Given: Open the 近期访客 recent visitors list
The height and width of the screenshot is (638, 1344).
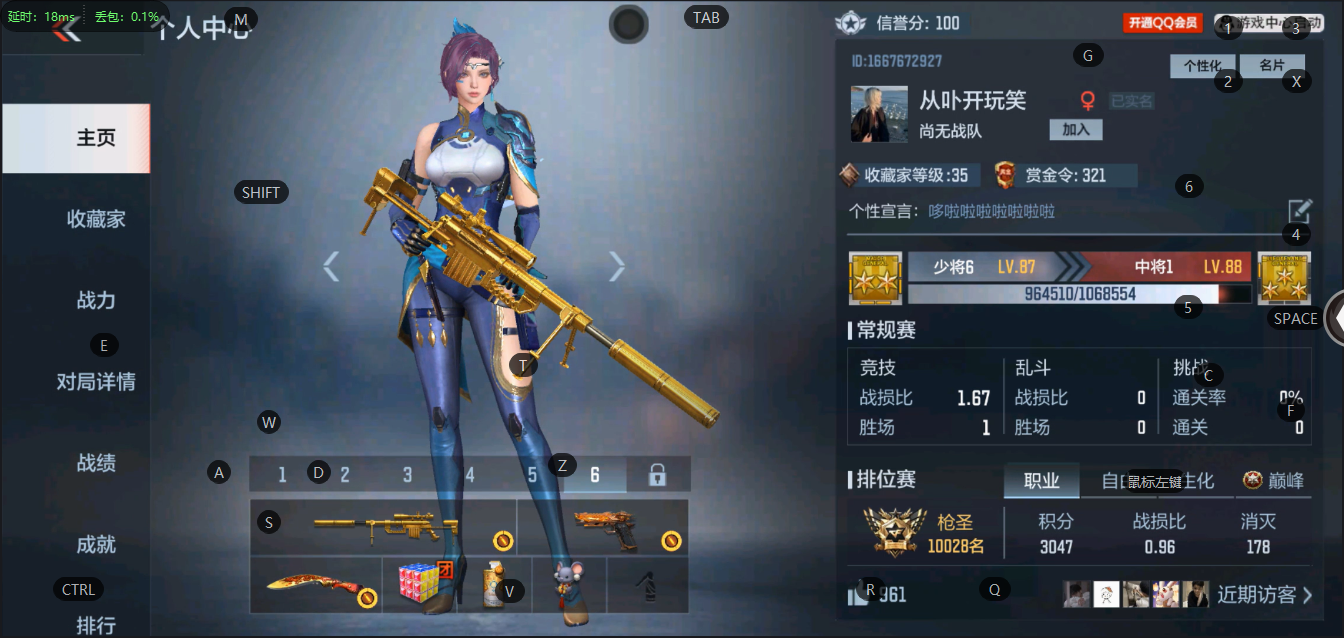Looking at the screenshot, I should point(1264,595).
